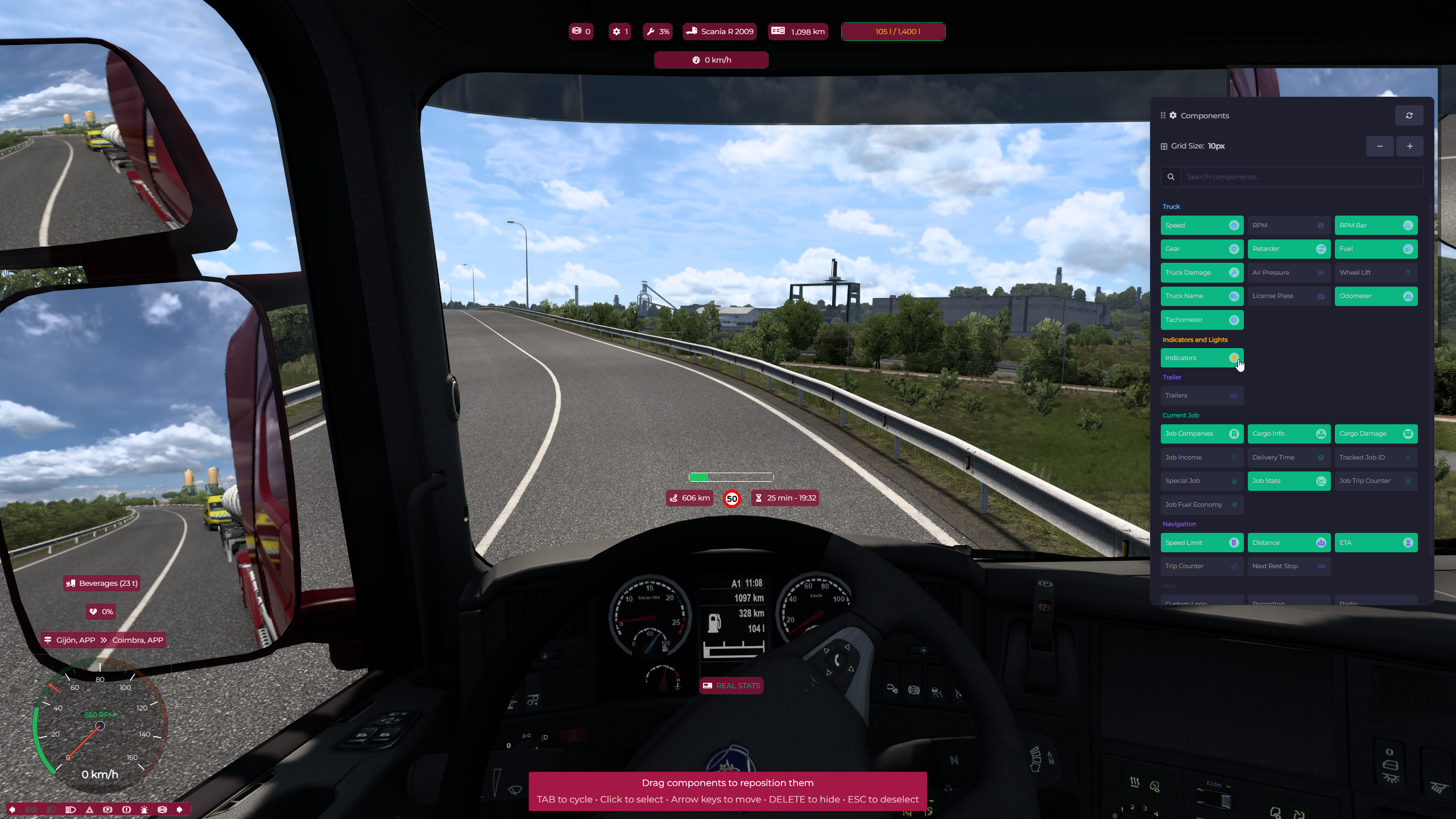Screen dimensions: 1456x819
Task: Focus the Search components field
Action: tap(1301, 177)
